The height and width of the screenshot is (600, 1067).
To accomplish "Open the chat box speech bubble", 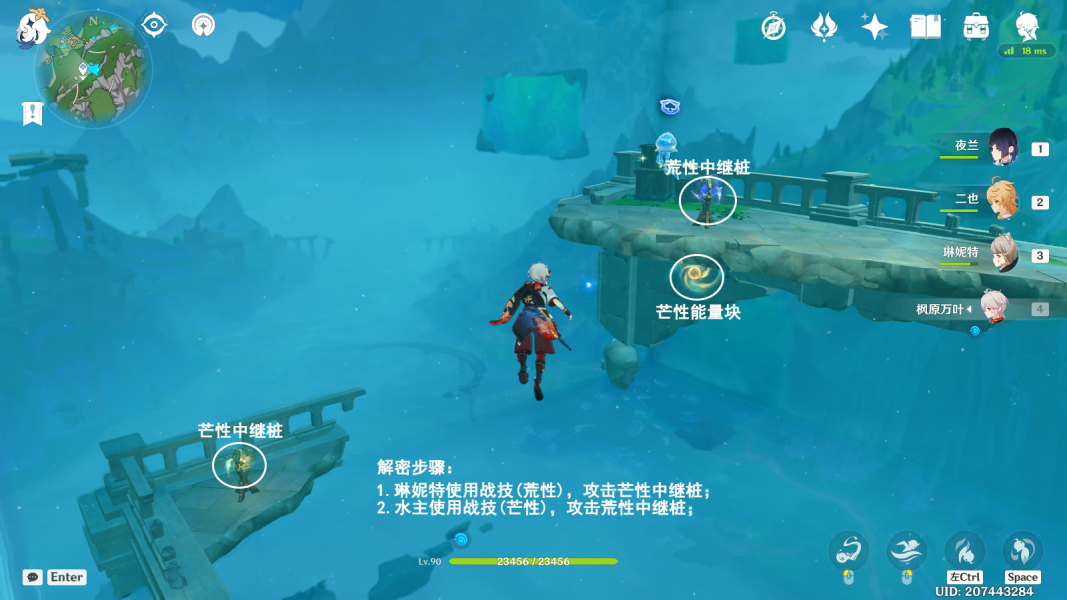I will click(33, 577).
